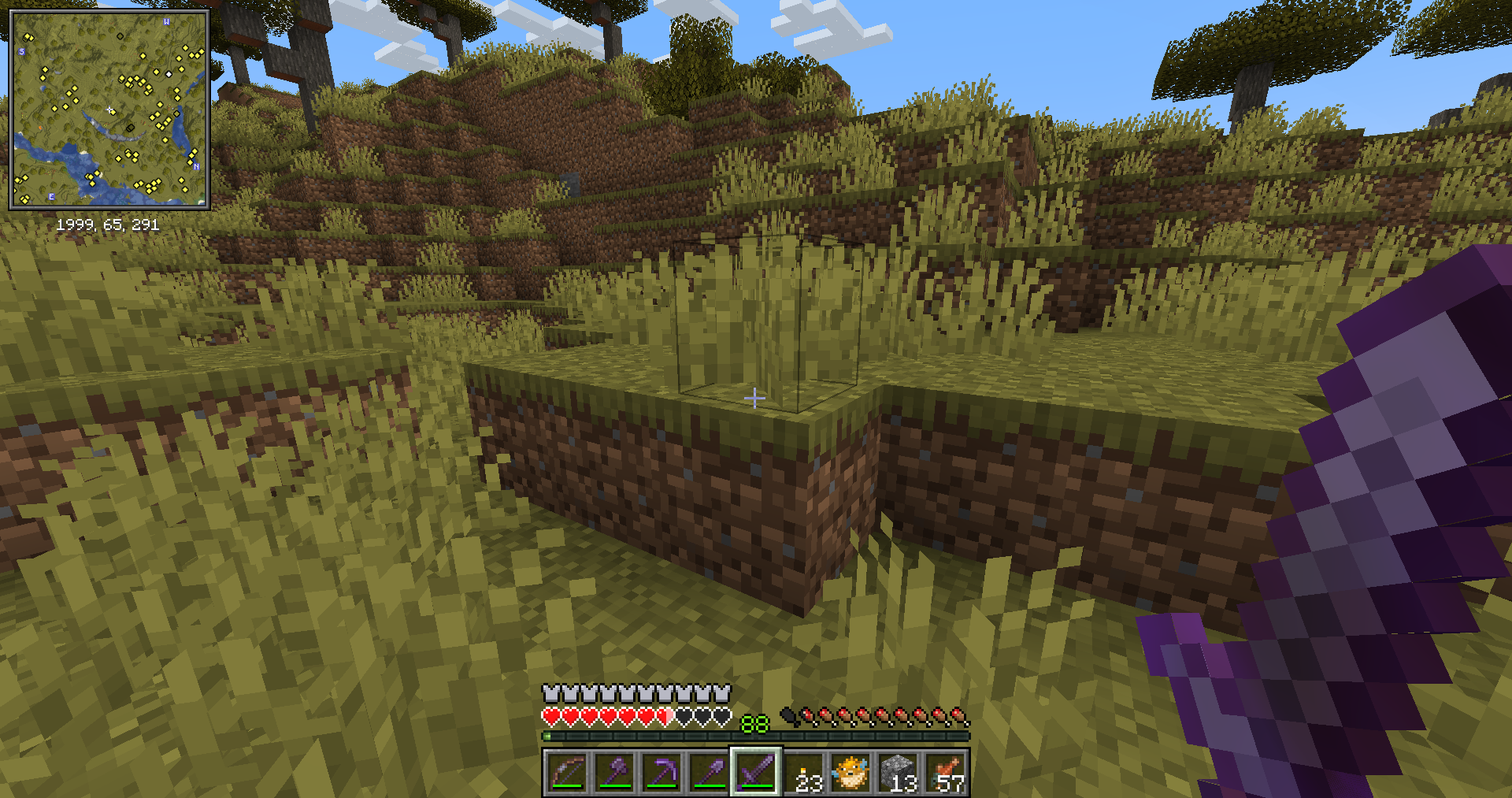Select the purple axe slot

614,772
